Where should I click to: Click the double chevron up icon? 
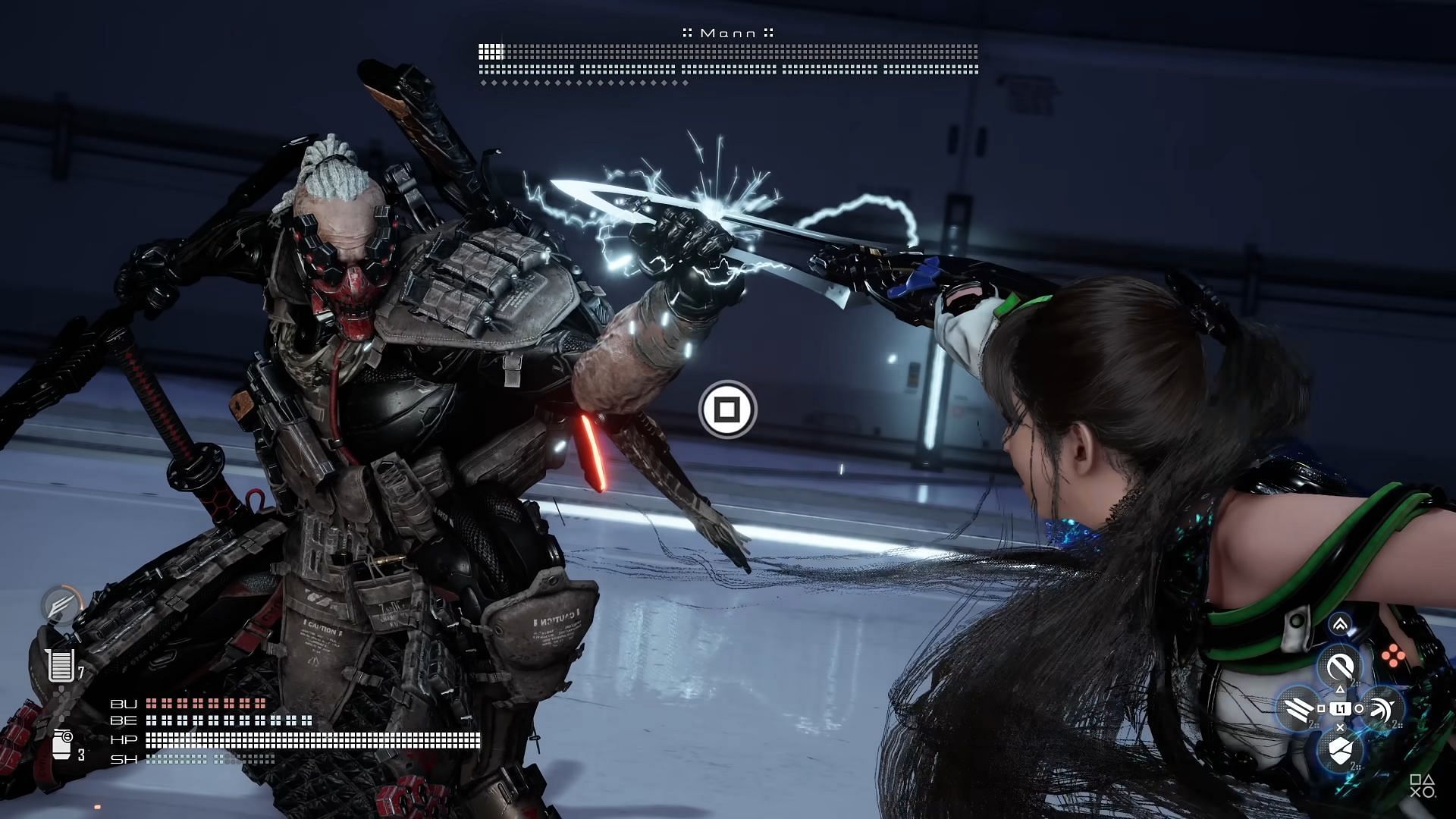pyautogui.click(x=1340, y=625)
